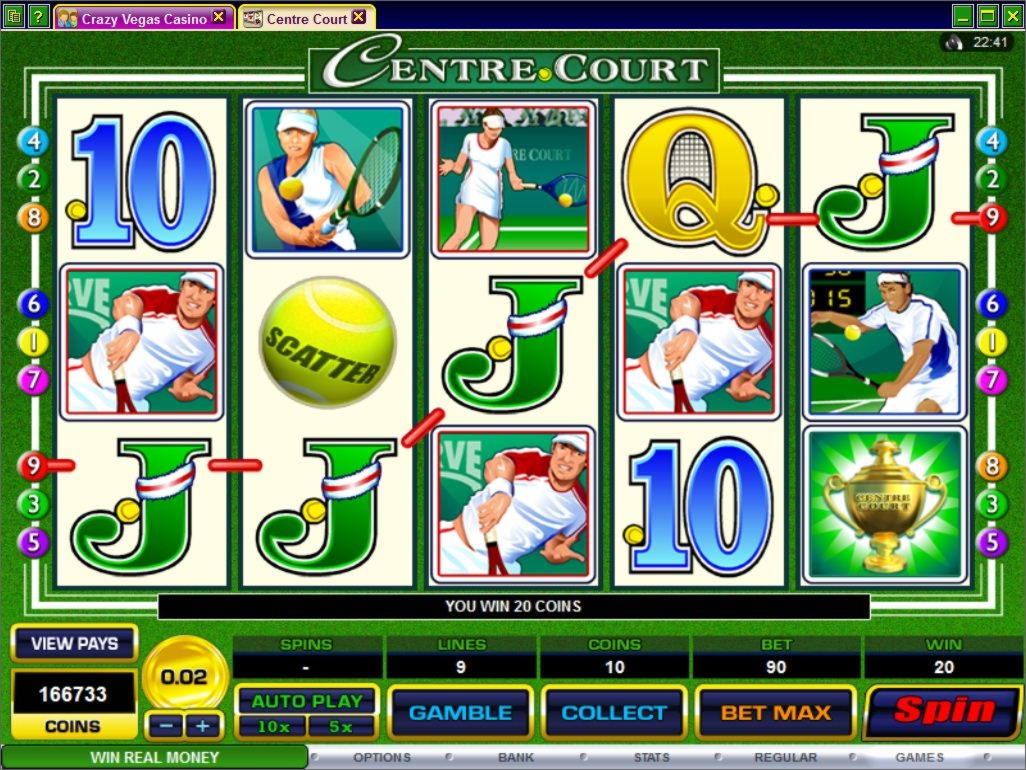
Task: Open the Options menu
Action: (382, 758)
